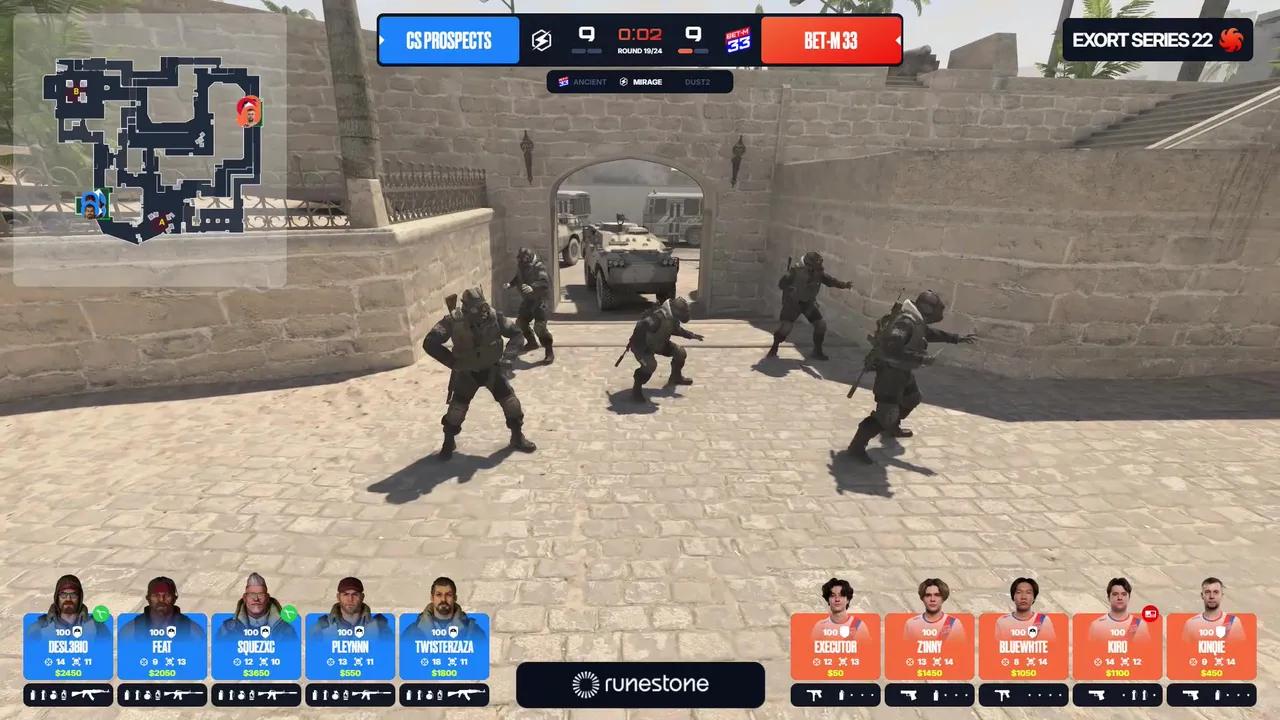Click the skull kill-count icon on PLEYNNN's card

356,661
